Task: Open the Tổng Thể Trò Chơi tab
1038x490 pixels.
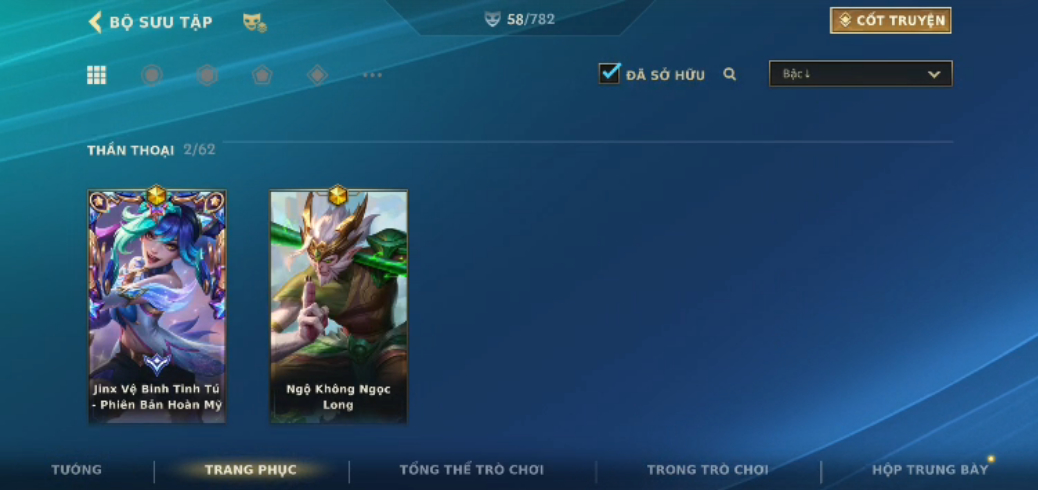Action: point(471,470)
